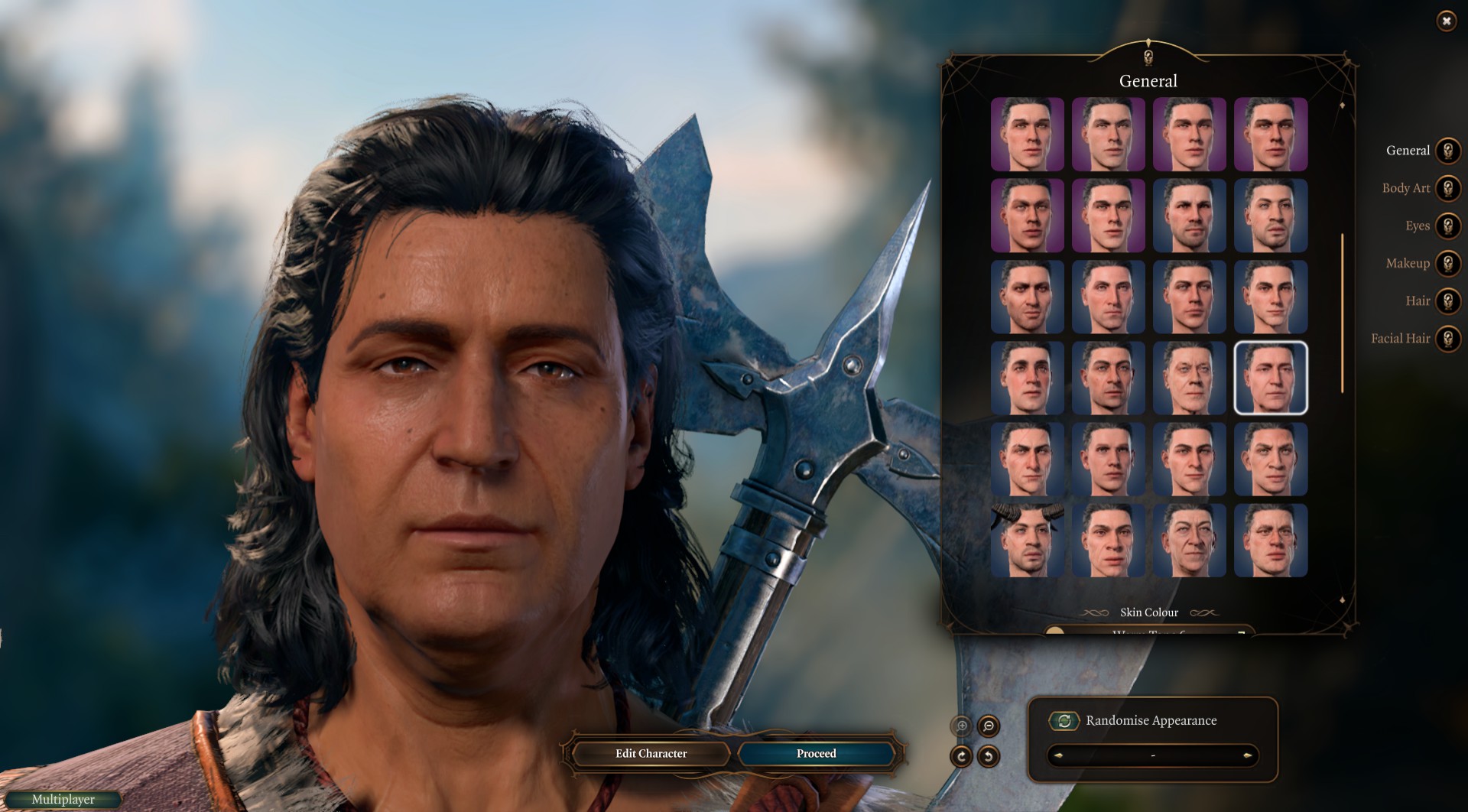Choose the pale elderly face preset
1468x812 pixels.
tap(1189, 378)
